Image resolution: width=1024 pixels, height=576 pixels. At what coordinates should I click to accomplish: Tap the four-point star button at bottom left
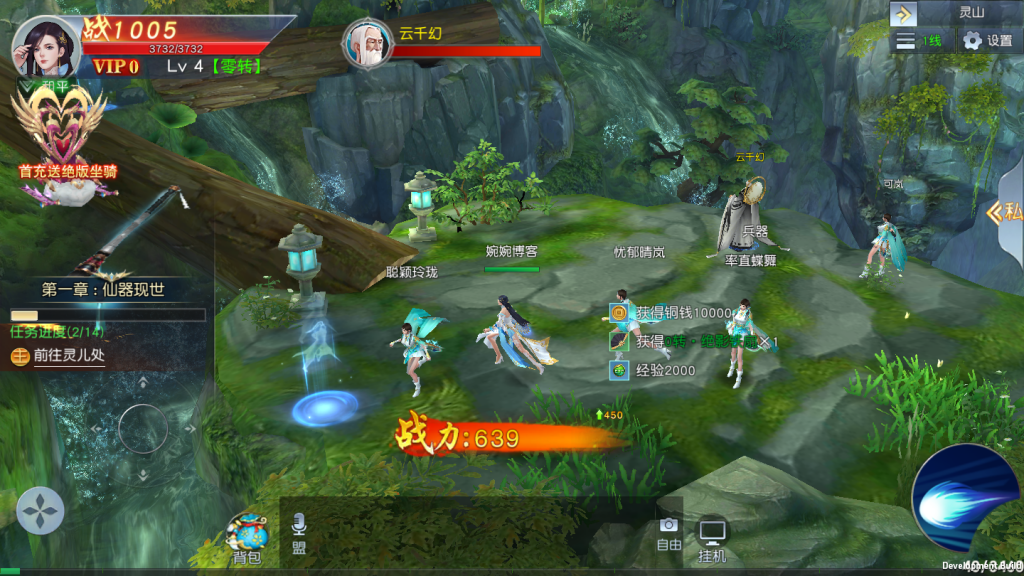40,511
